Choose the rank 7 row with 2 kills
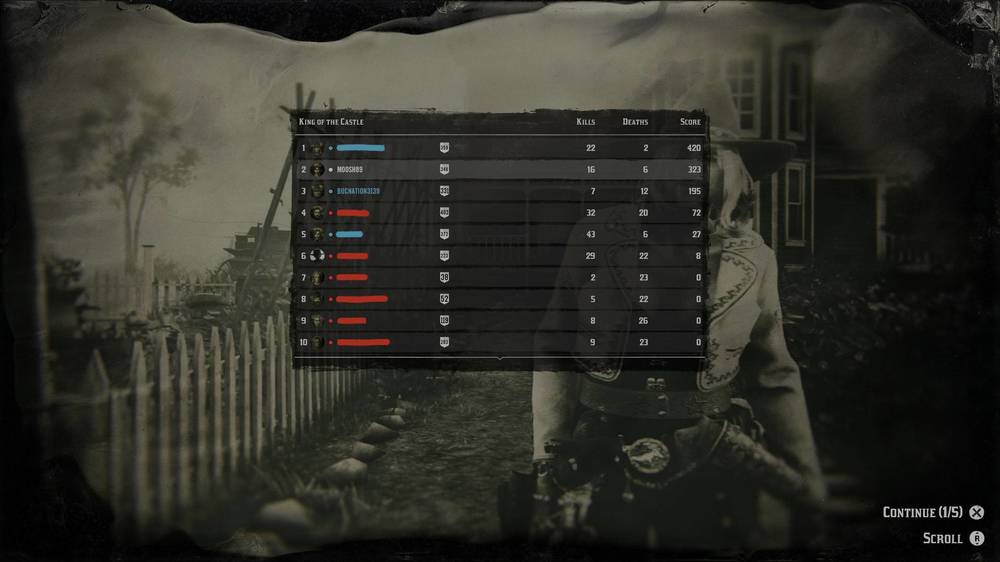1000x562 pixels. tap(500, 277)
